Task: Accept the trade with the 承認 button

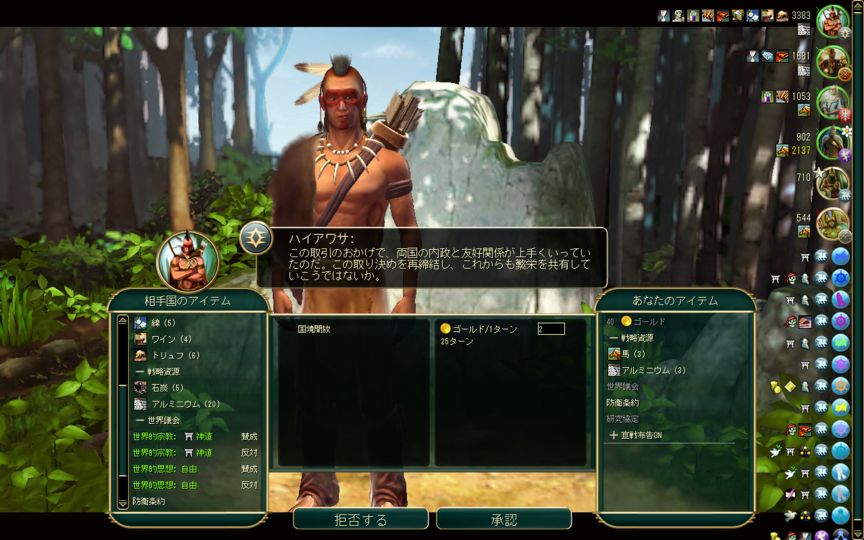Action: click(503, 520)
